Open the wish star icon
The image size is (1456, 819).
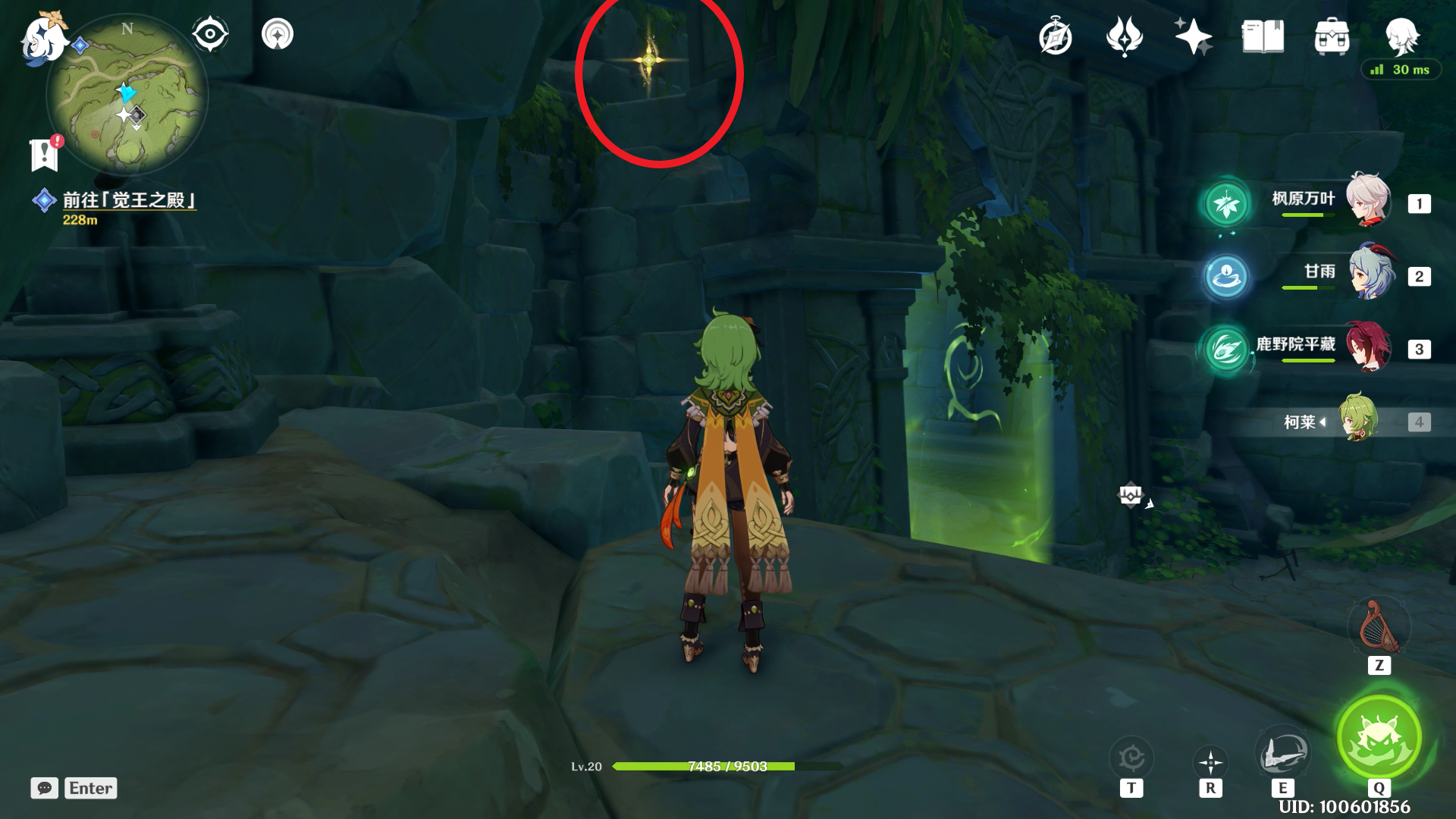pyautogui.click(x=1193, y=36)
